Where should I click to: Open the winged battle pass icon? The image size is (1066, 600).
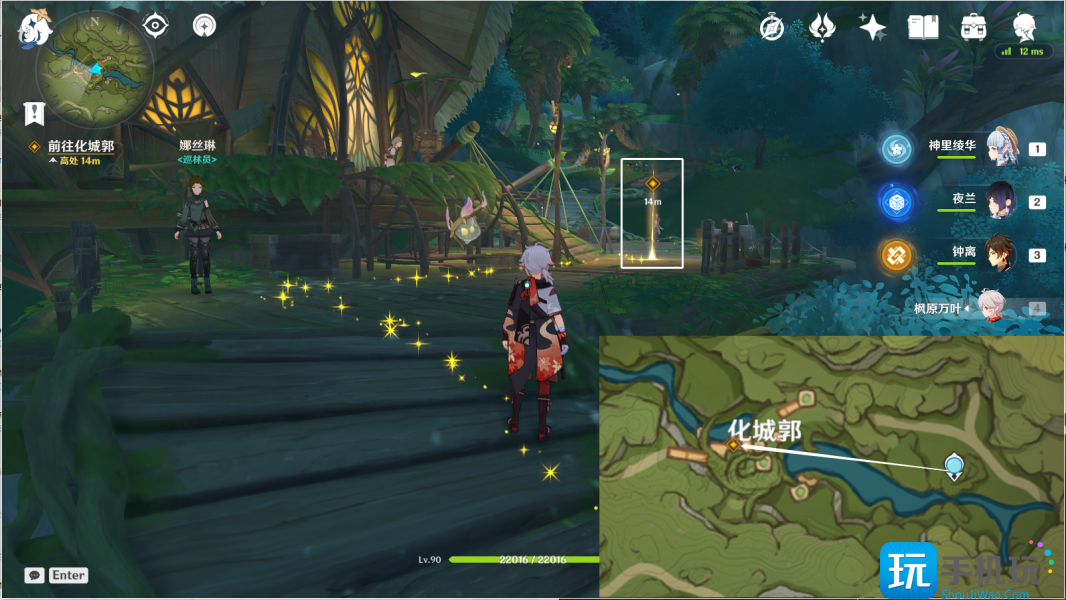[x=822, y=27]
